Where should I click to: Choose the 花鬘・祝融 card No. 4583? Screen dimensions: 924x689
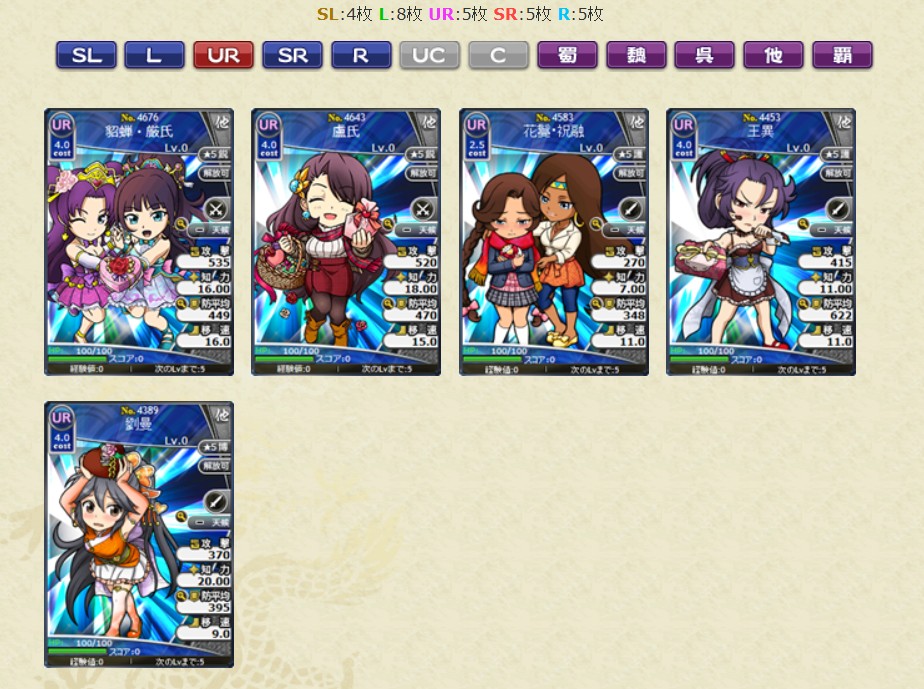(554, 242)
